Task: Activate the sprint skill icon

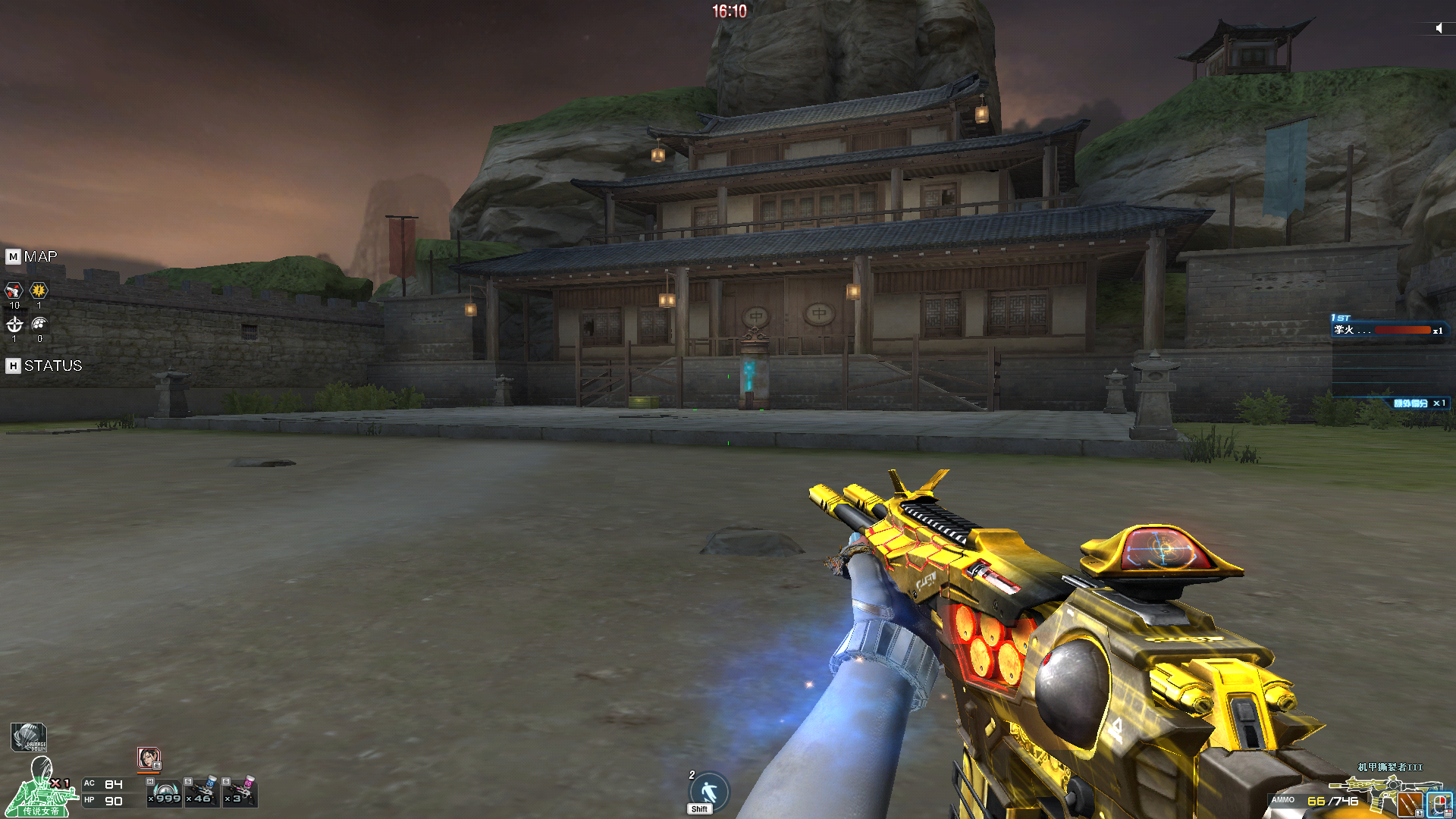Action: pos(709,792)
